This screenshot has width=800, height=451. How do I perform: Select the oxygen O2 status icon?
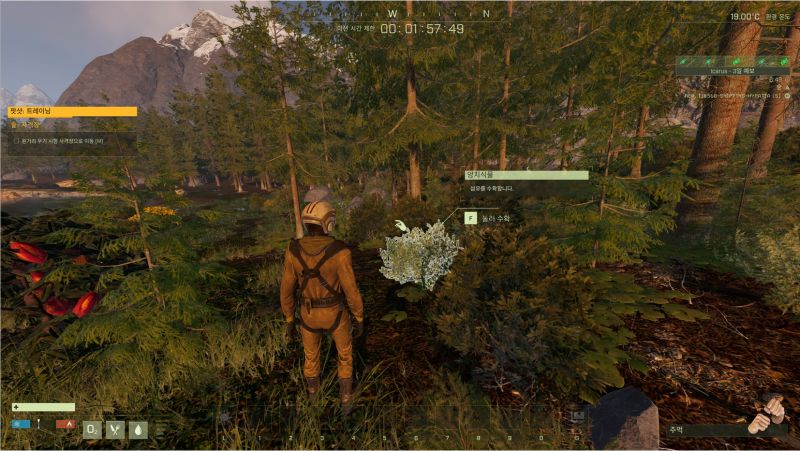click(92, 430)
